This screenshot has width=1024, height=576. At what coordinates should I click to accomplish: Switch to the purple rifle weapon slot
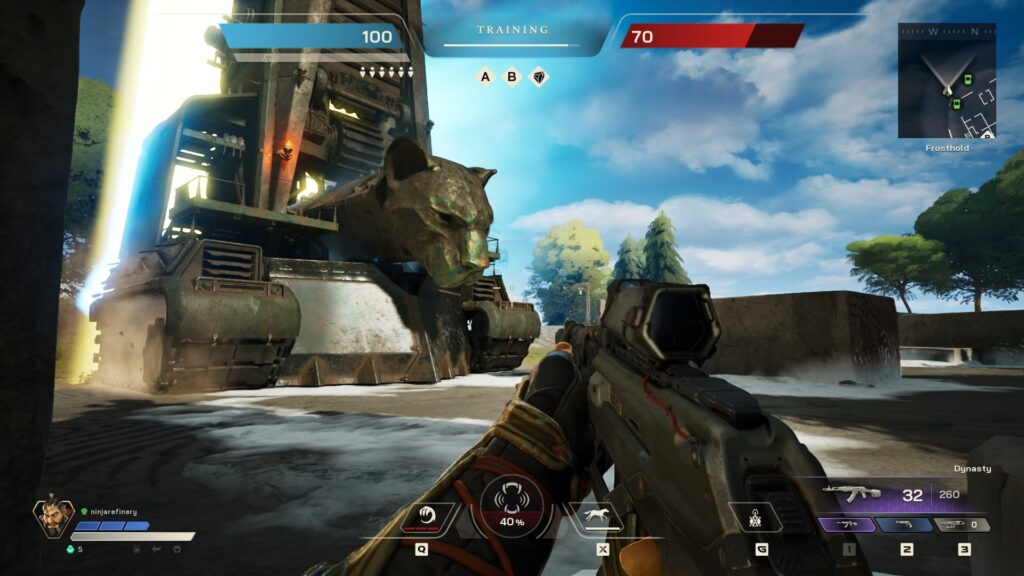pyautogui.click(x=848, y=525)
